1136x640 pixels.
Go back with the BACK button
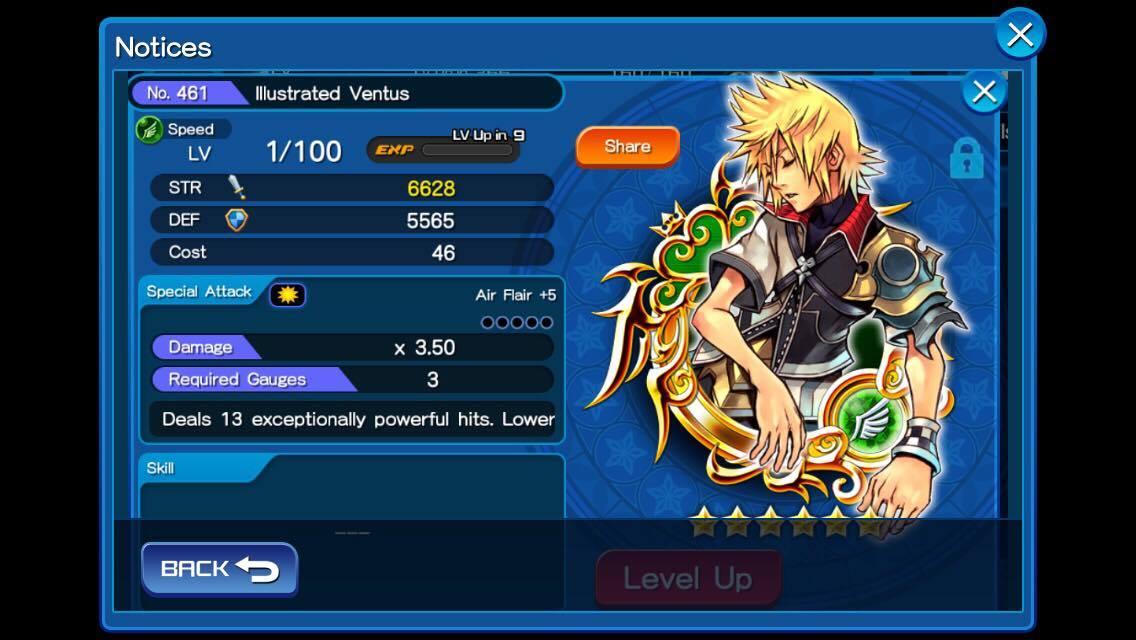(219, 569)
